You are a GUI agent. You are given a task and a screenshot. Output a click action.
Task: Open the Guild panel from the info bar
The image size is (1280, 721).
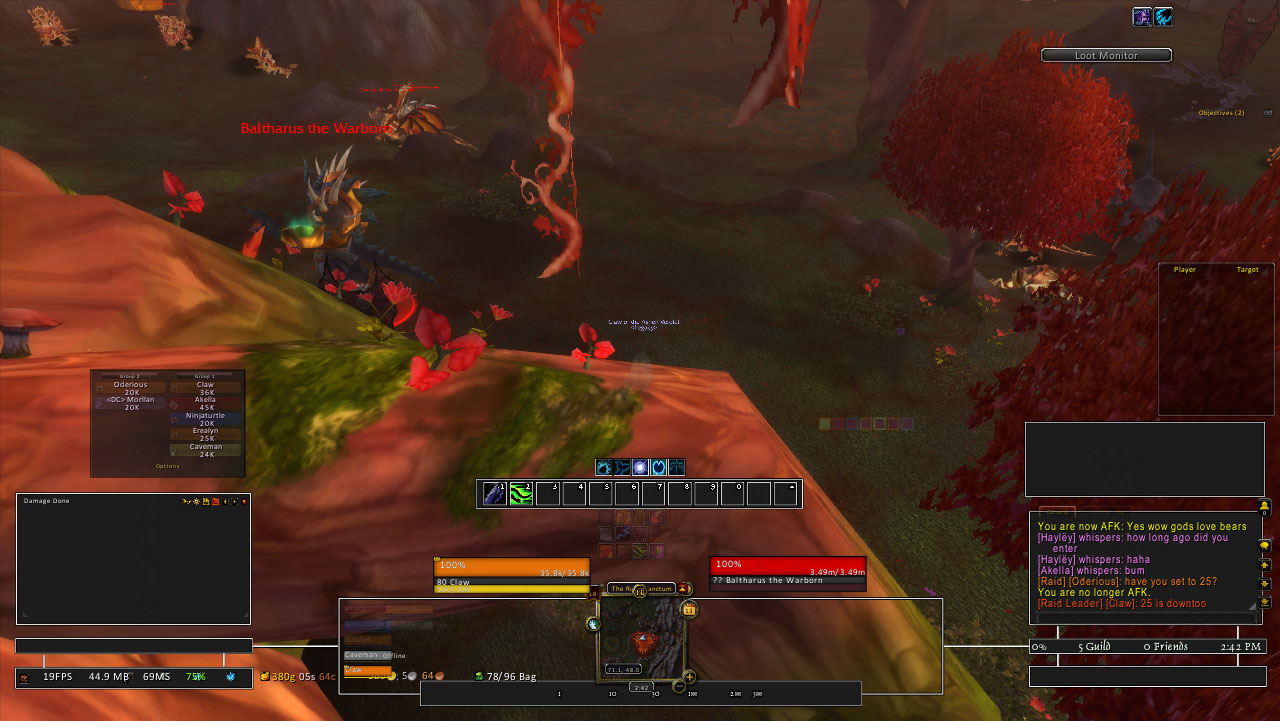[1094, 648]
